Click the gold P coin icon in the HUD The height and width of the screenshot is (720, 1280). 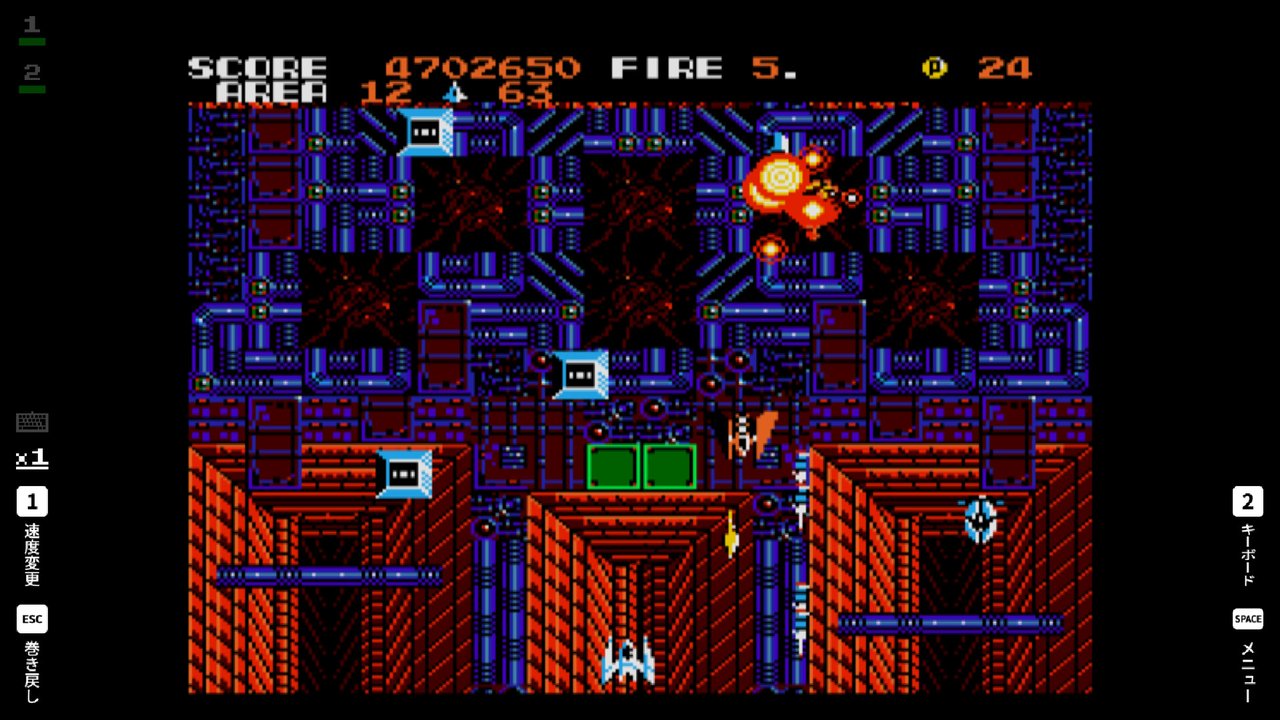(936, 68)
